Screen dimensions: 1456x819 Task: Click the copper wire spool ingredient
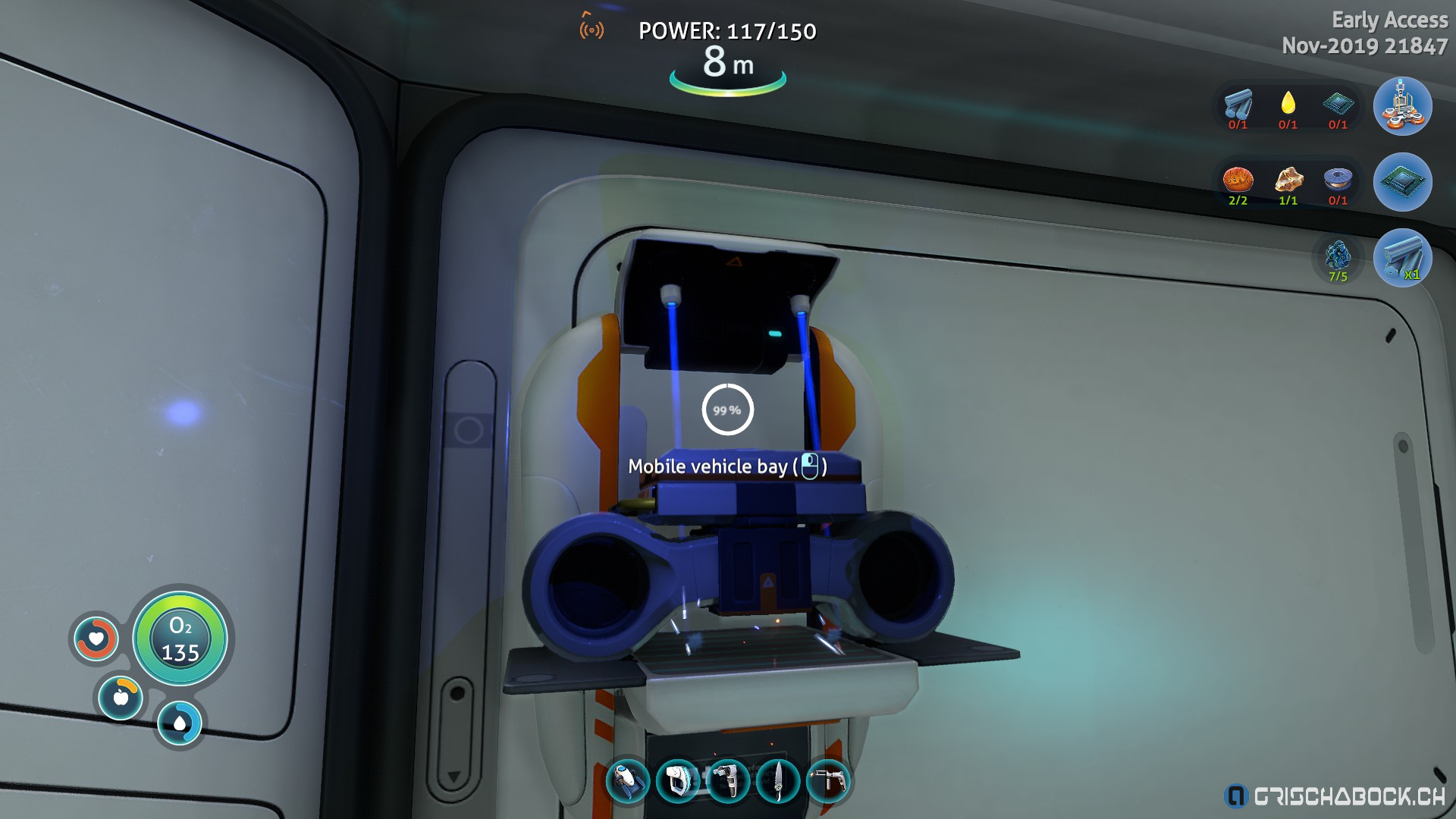1338,180
